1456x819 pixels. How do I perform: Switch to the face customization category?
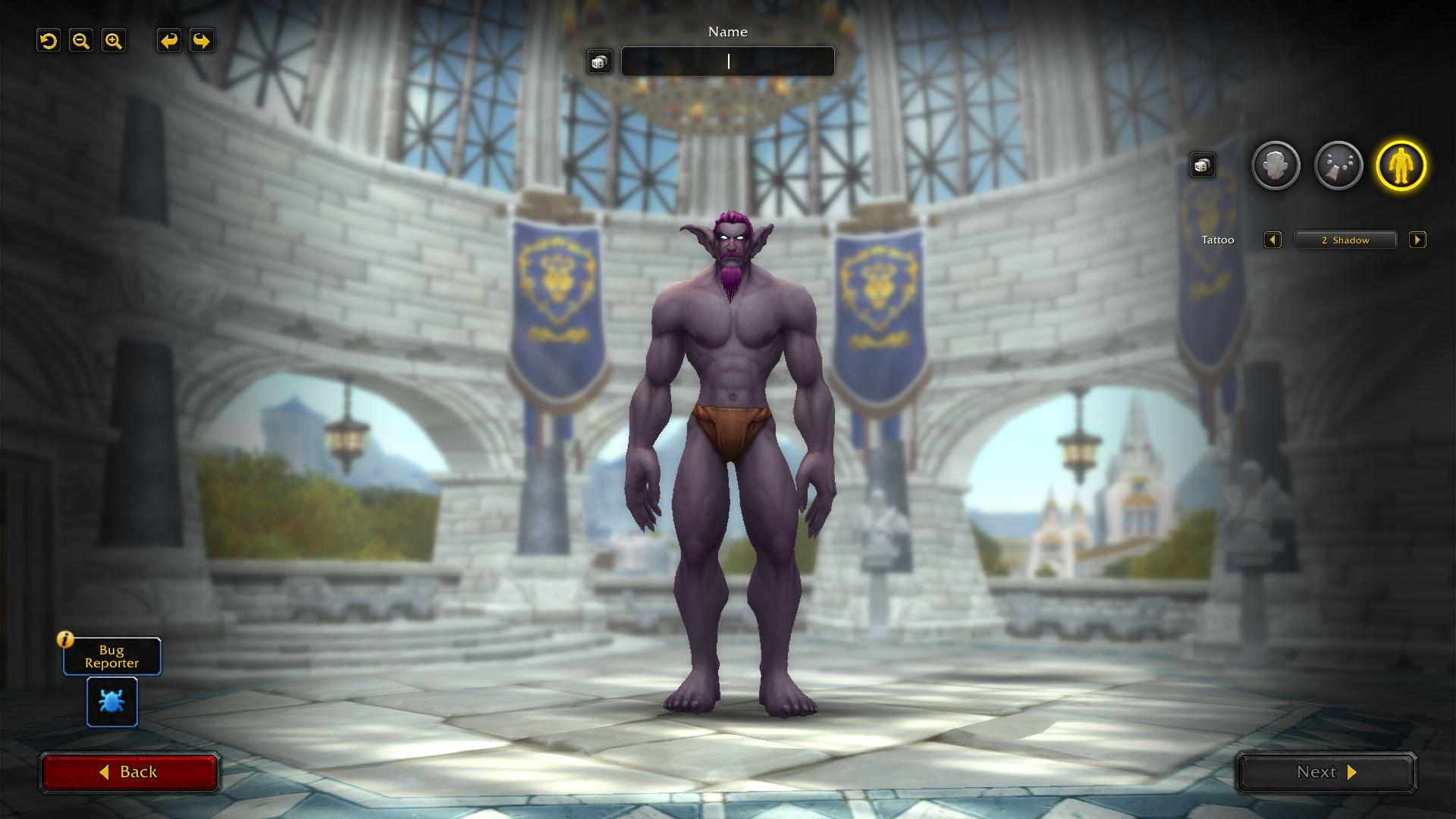(x=1276, y=165)
